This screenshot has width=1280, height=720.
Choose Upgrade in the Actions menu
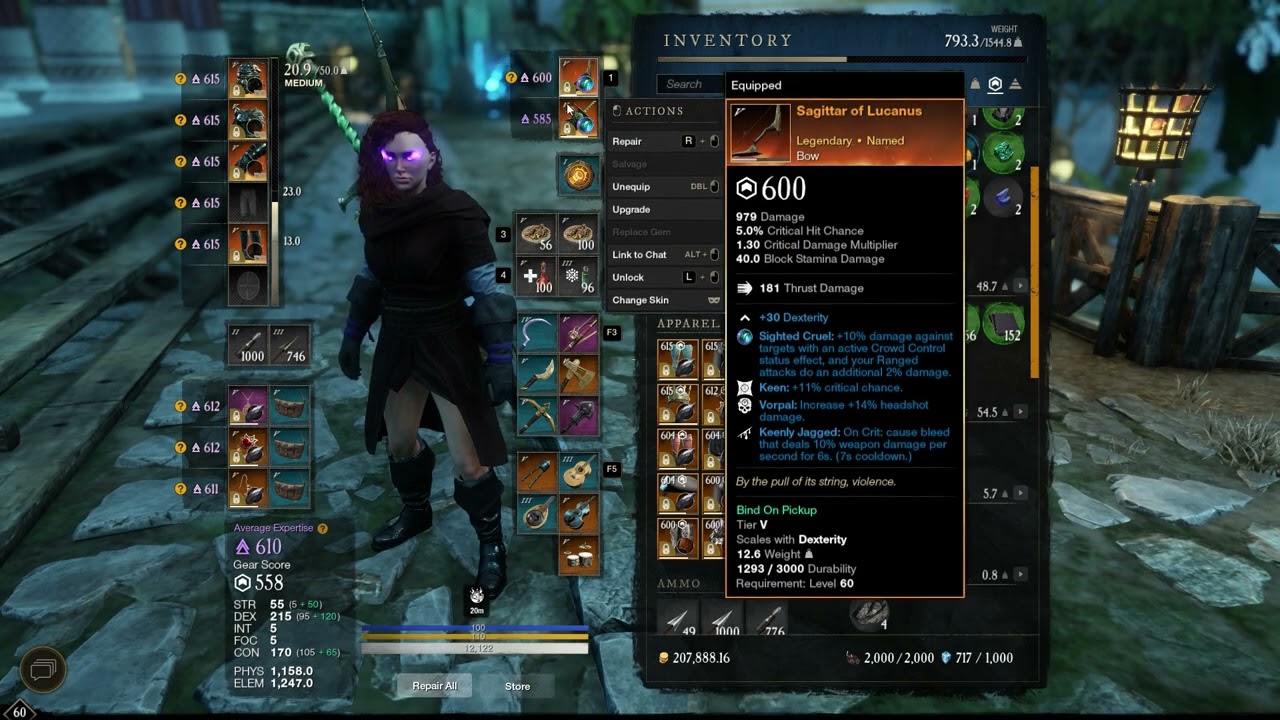[x=631, y=210]
